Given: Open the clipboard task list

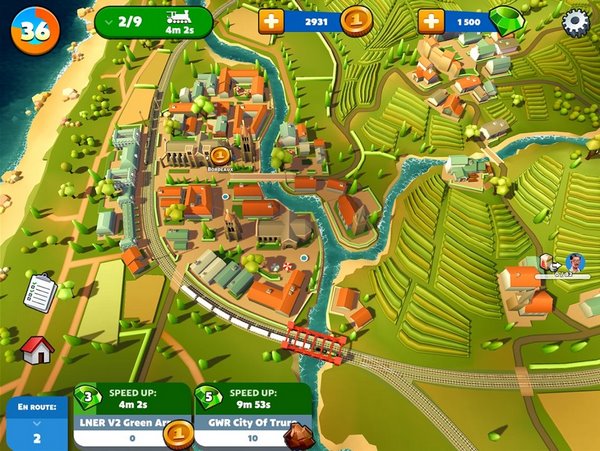Looking at the screenshot, I should point(39,292).
